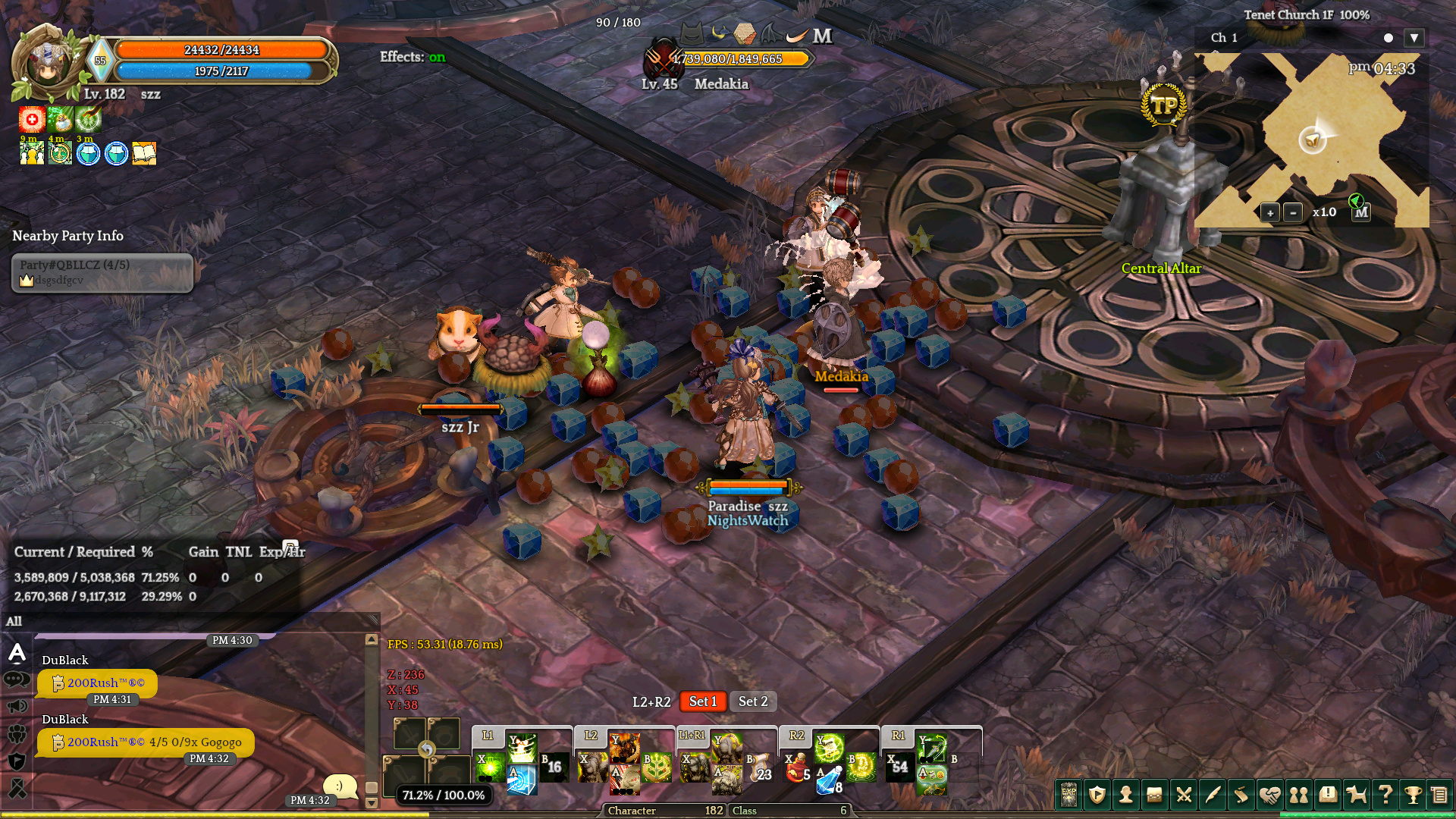
Task: Use the red potion hotbar item
Action: tap(796, 769)
